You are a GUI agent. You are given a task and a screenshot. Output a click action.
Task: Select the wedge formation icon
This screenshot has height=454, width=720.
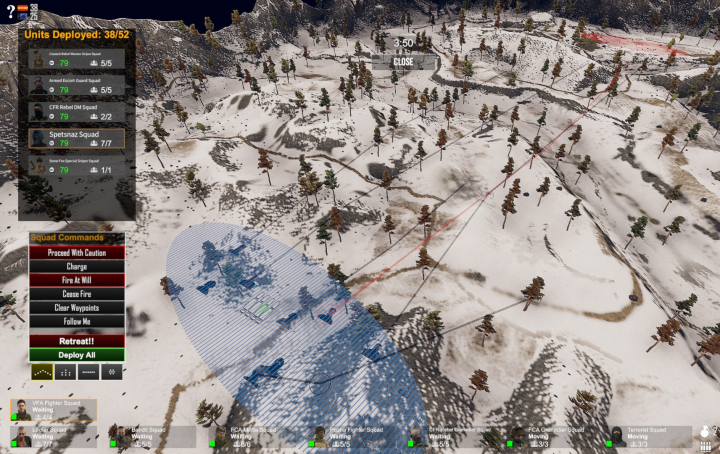(x=40, y=372)
